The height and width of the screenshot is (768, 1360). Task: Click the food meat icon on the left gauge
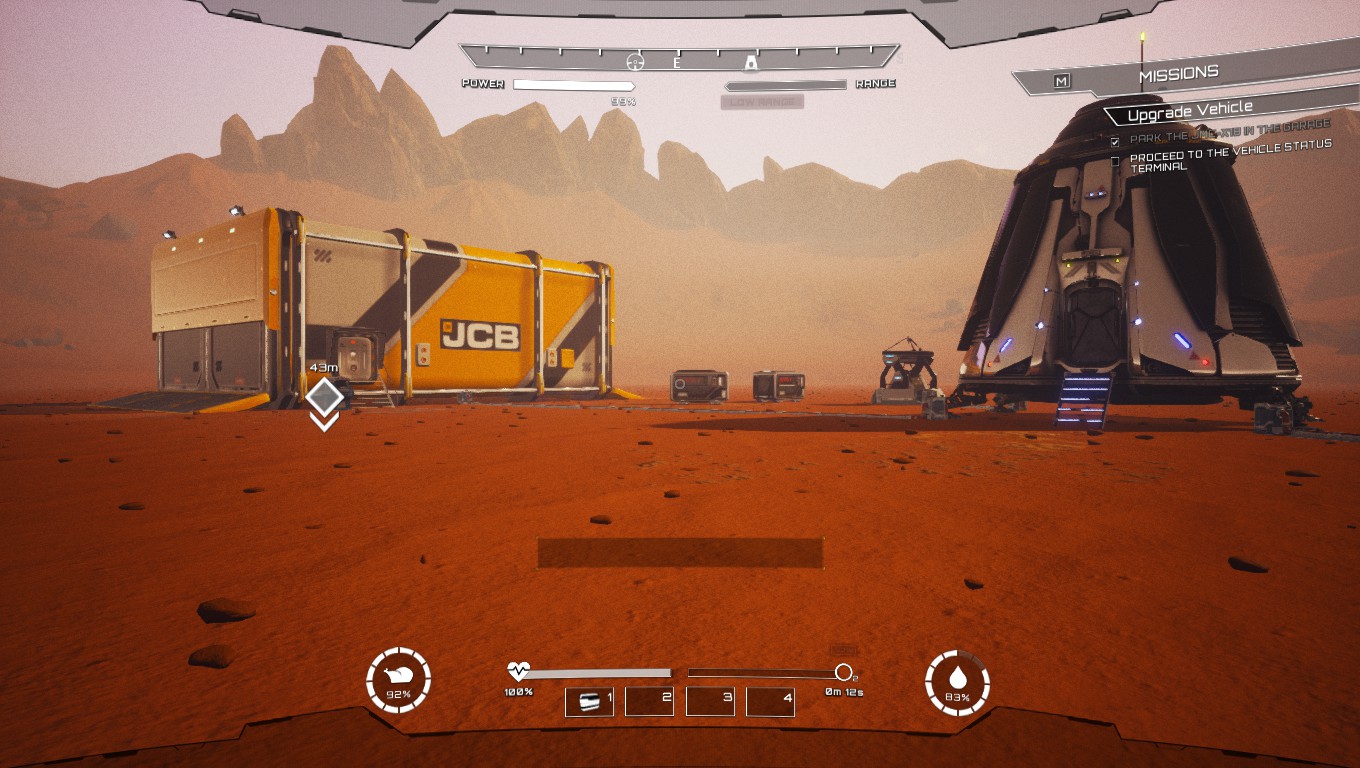pyautogui.click(x=398, y=676)
